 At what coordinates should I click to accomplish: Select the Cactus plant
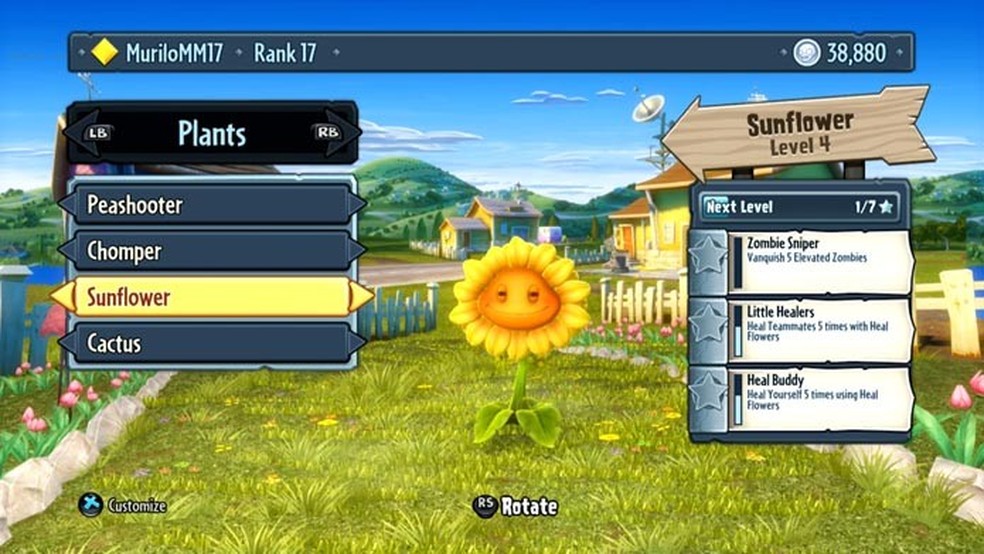[x=211, y=343]
